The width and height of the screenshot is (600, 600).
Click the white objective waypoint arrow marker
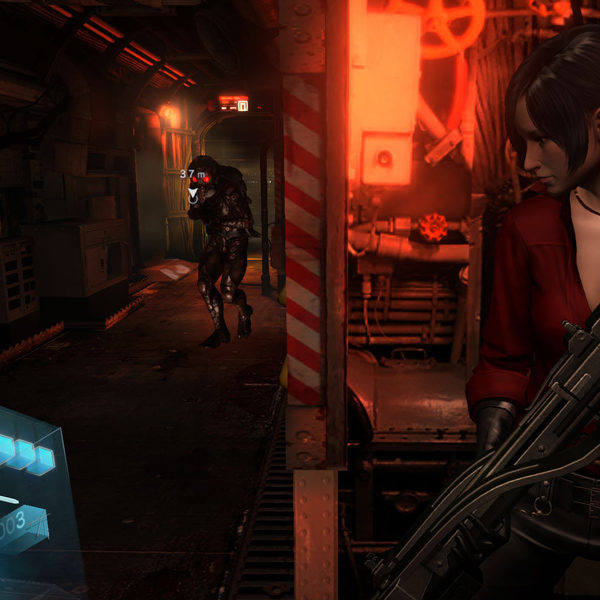pyautogui.click(x=193, y=190)
